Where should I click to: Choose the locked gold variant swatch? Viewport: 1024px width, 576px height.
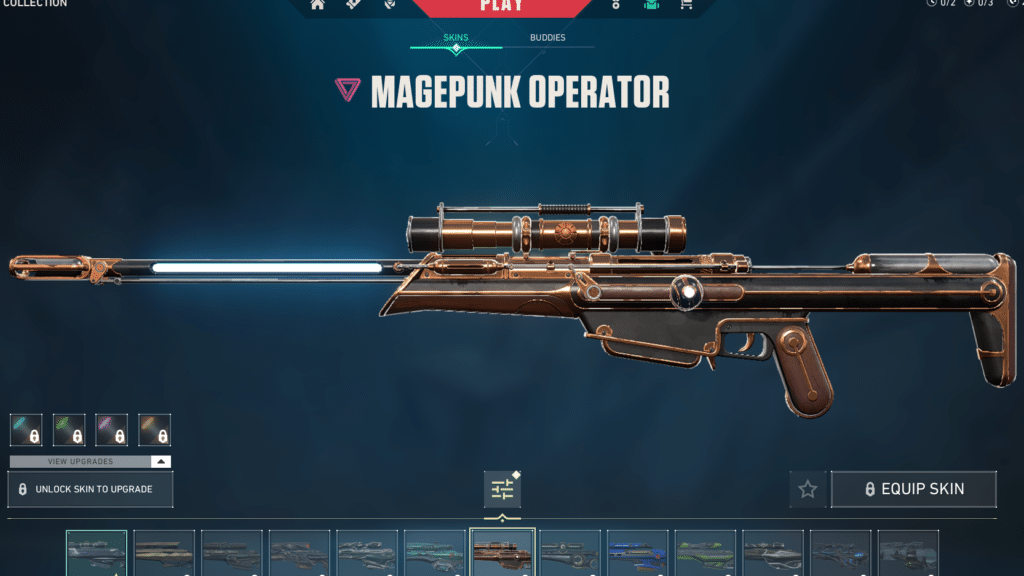(x=155, y=430)
